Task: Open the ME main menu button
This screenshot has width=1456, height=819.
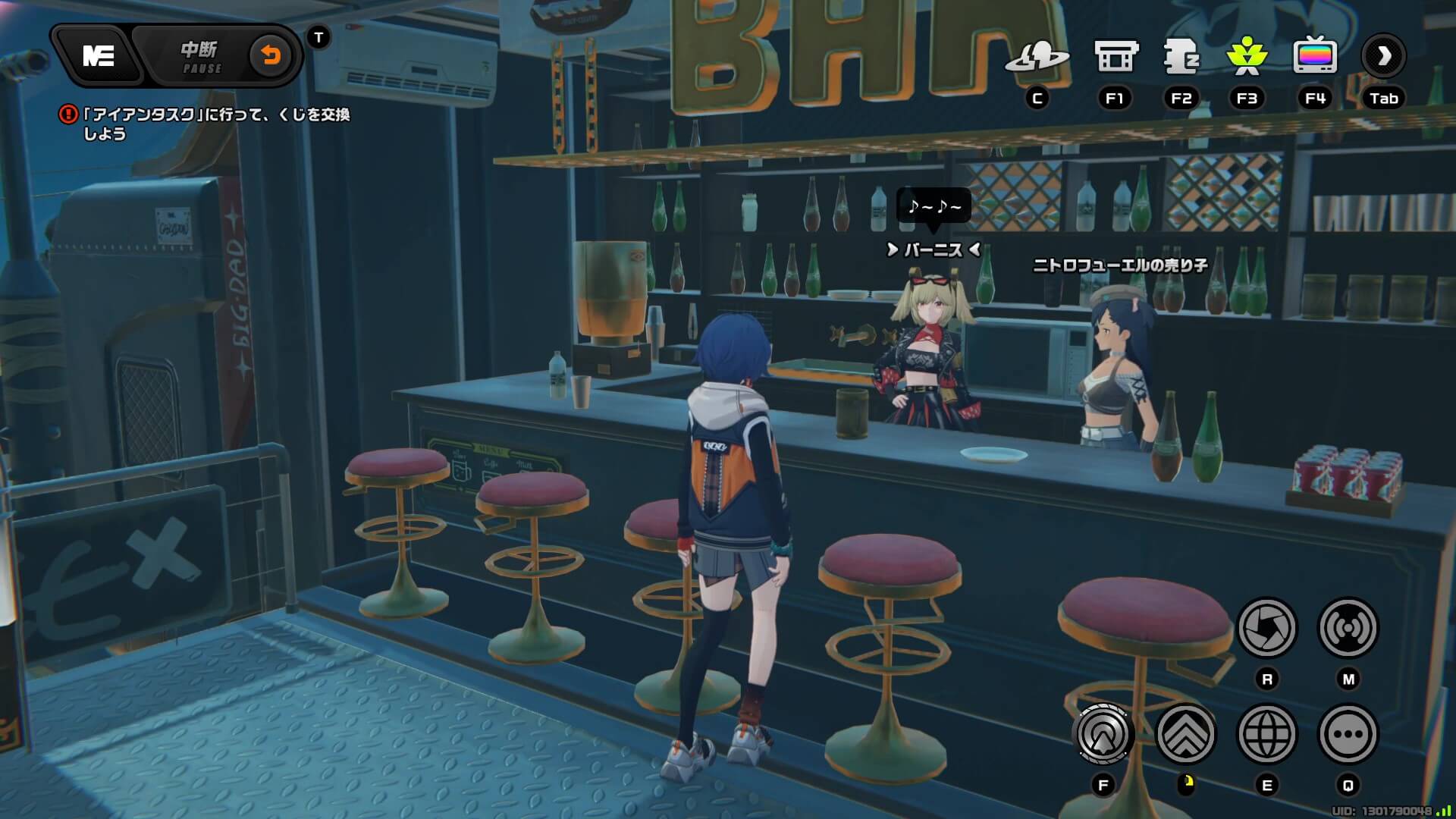Action: coord(99,55)
